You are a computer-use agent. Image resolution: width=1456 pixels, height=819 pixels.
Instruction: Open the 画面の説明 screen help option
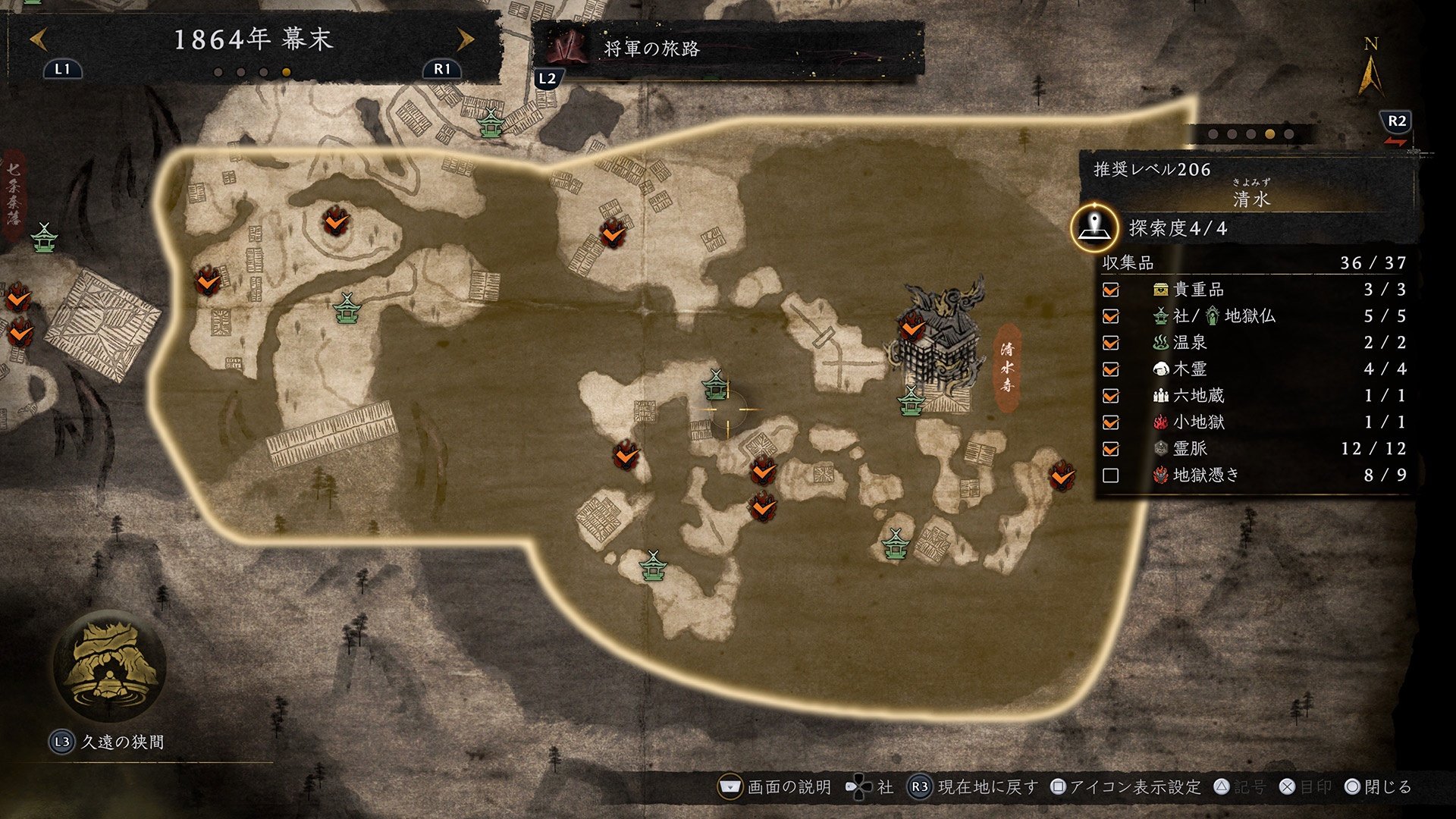[x=775, y=787]
